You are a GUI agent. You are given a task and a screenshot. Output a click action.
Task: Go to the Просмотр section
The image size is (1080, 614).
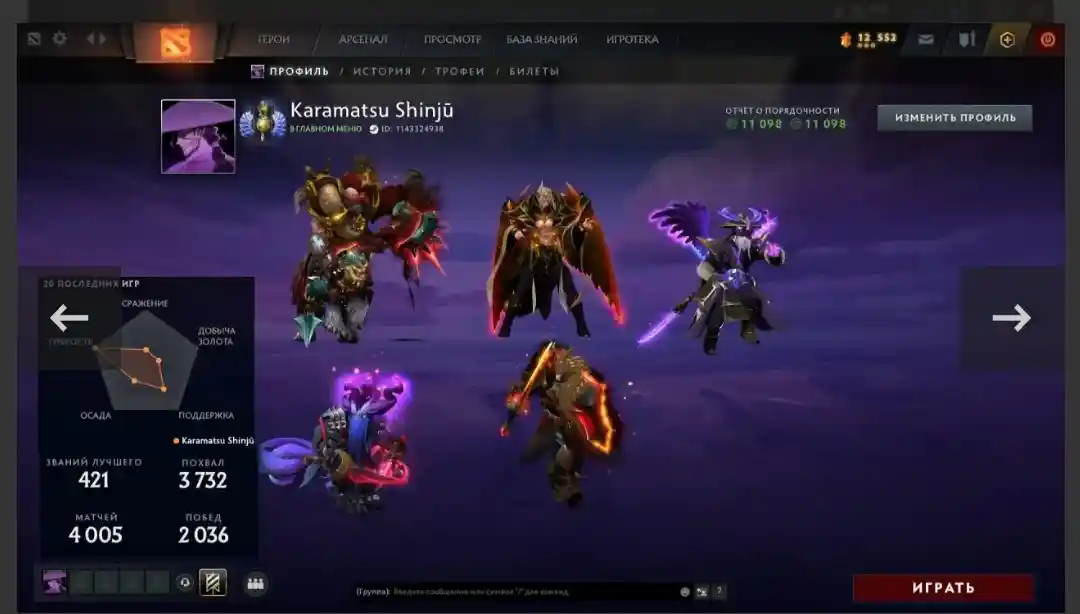[452, 40]
